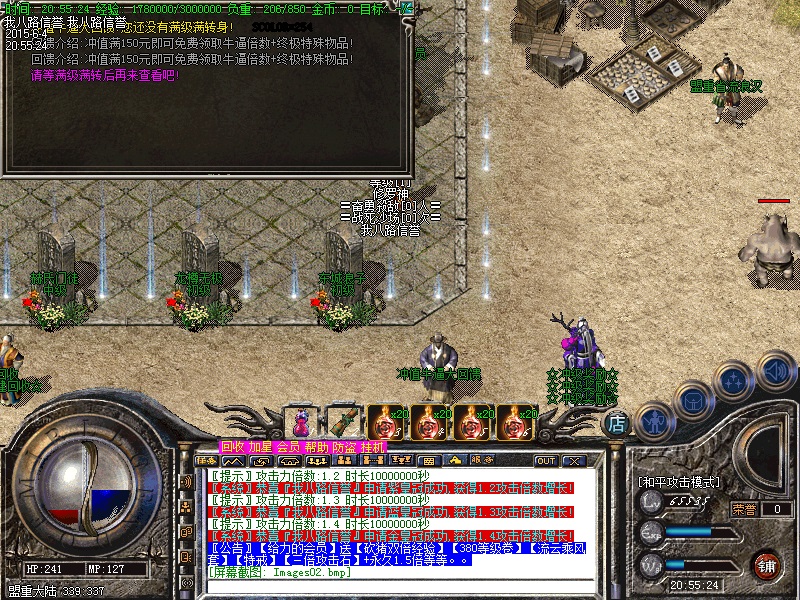
Task: Open the skills panel with sparkles icon
Action: point(734,383)
